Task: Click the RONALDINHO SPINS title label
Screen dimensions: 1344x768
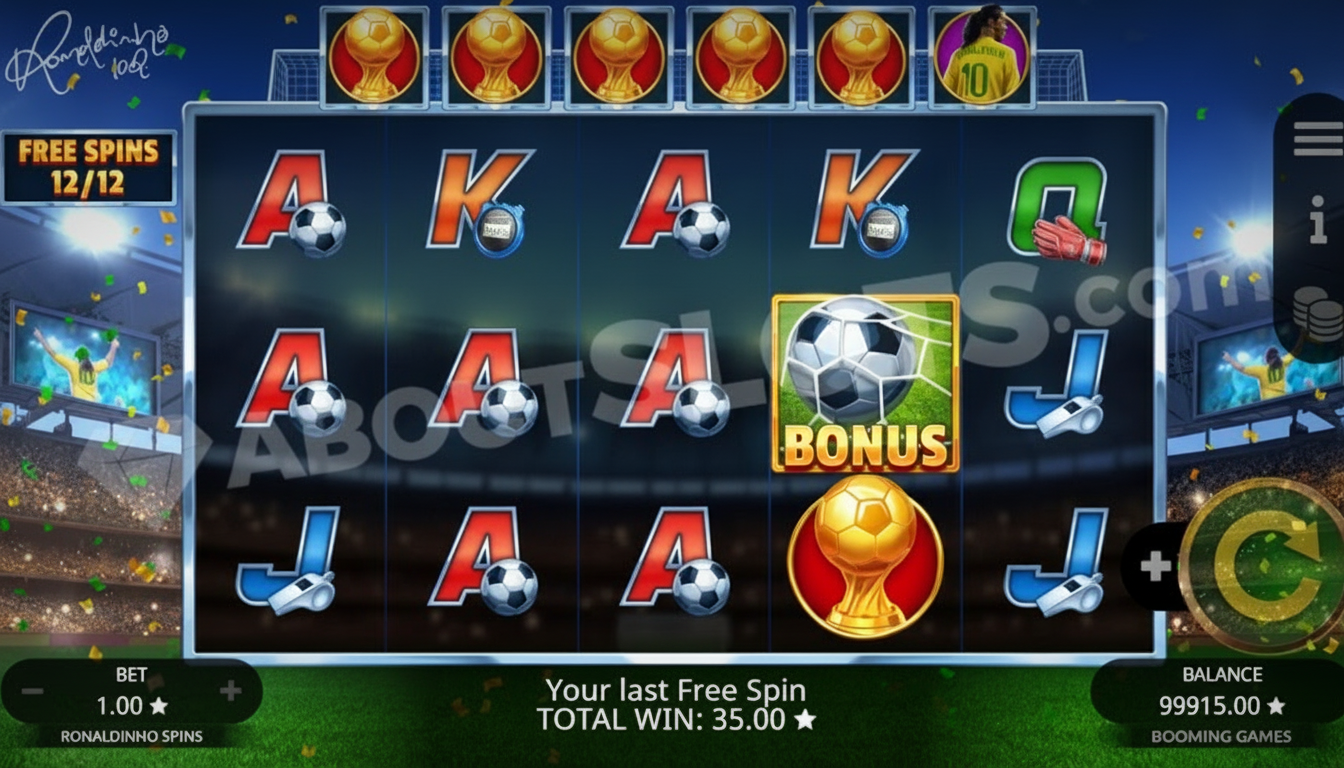Action: coord(130,734)
